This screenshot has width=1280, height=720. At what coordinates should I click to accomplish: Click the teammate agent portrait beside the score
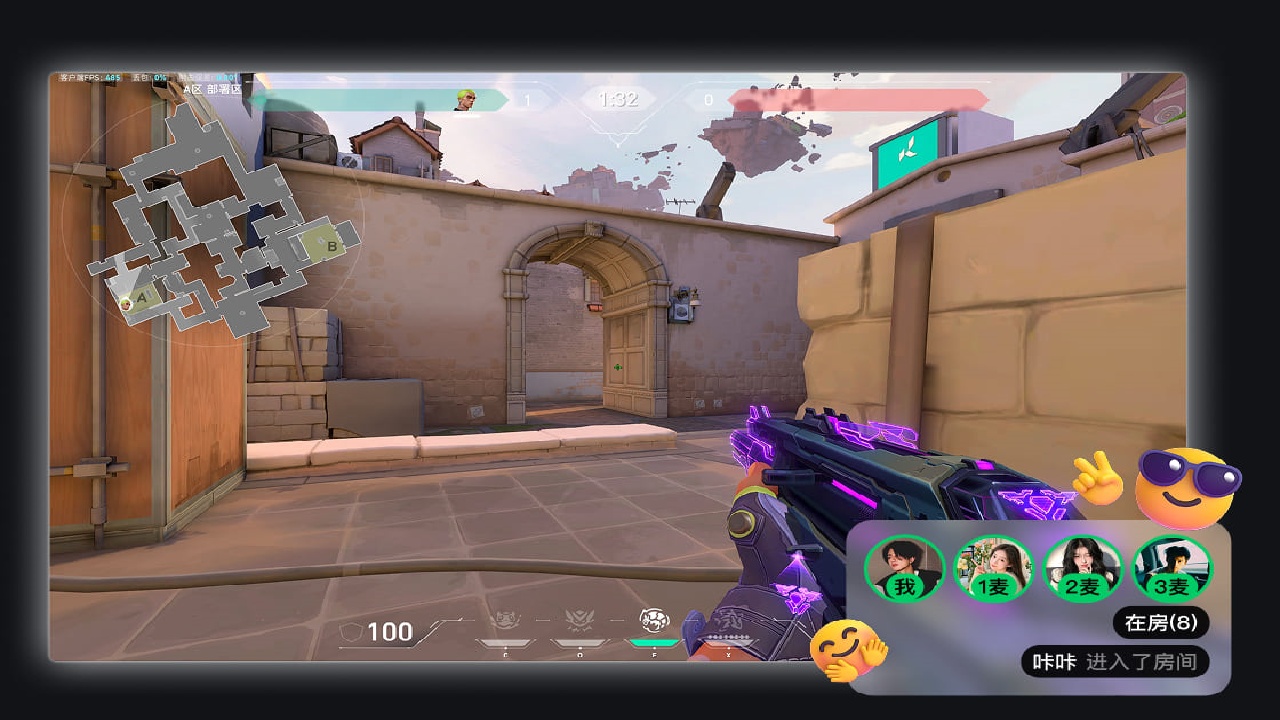[466, 99]
